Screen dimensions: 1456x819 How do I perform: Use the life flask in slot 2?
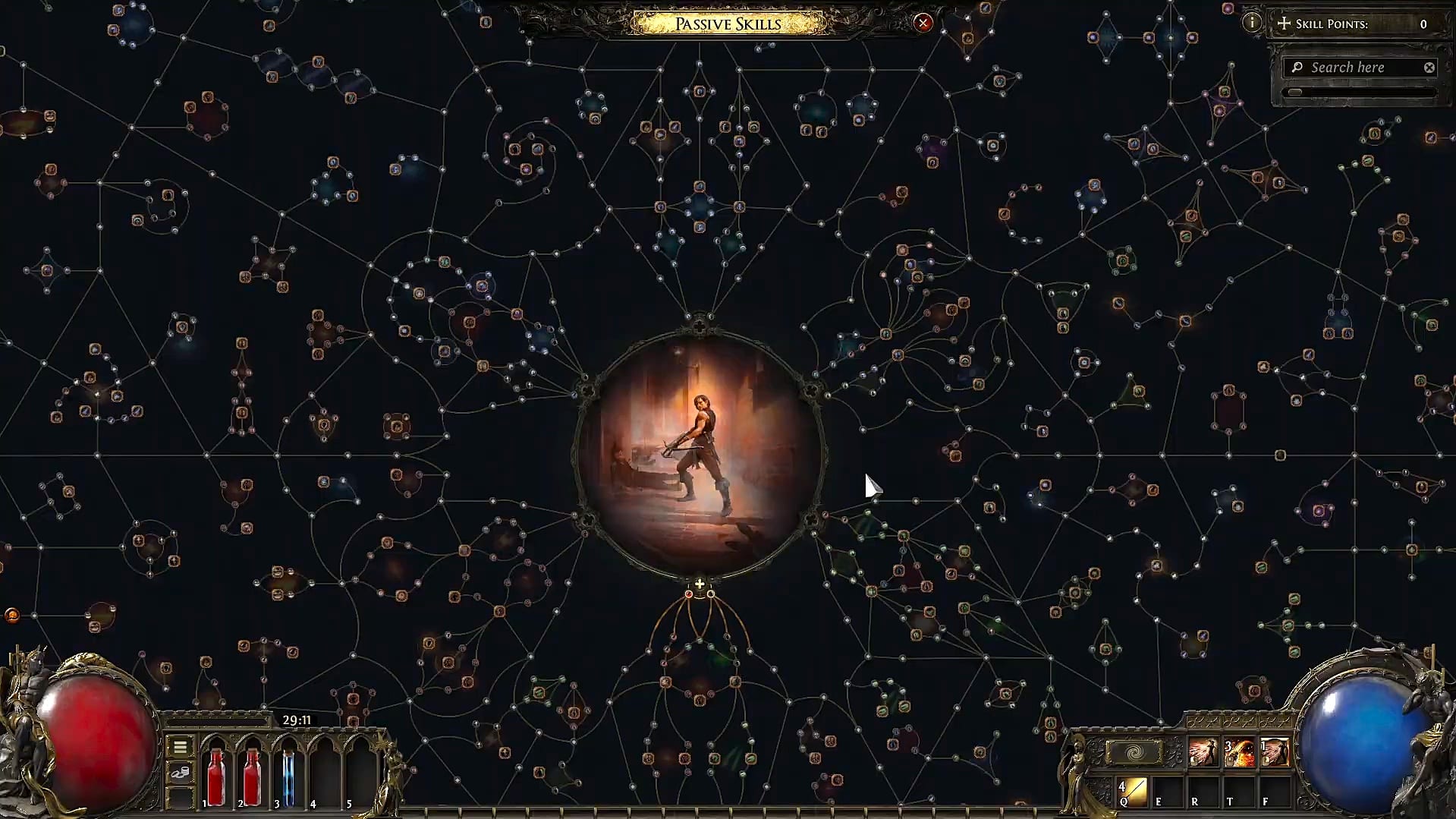click(x=253, y=774)
